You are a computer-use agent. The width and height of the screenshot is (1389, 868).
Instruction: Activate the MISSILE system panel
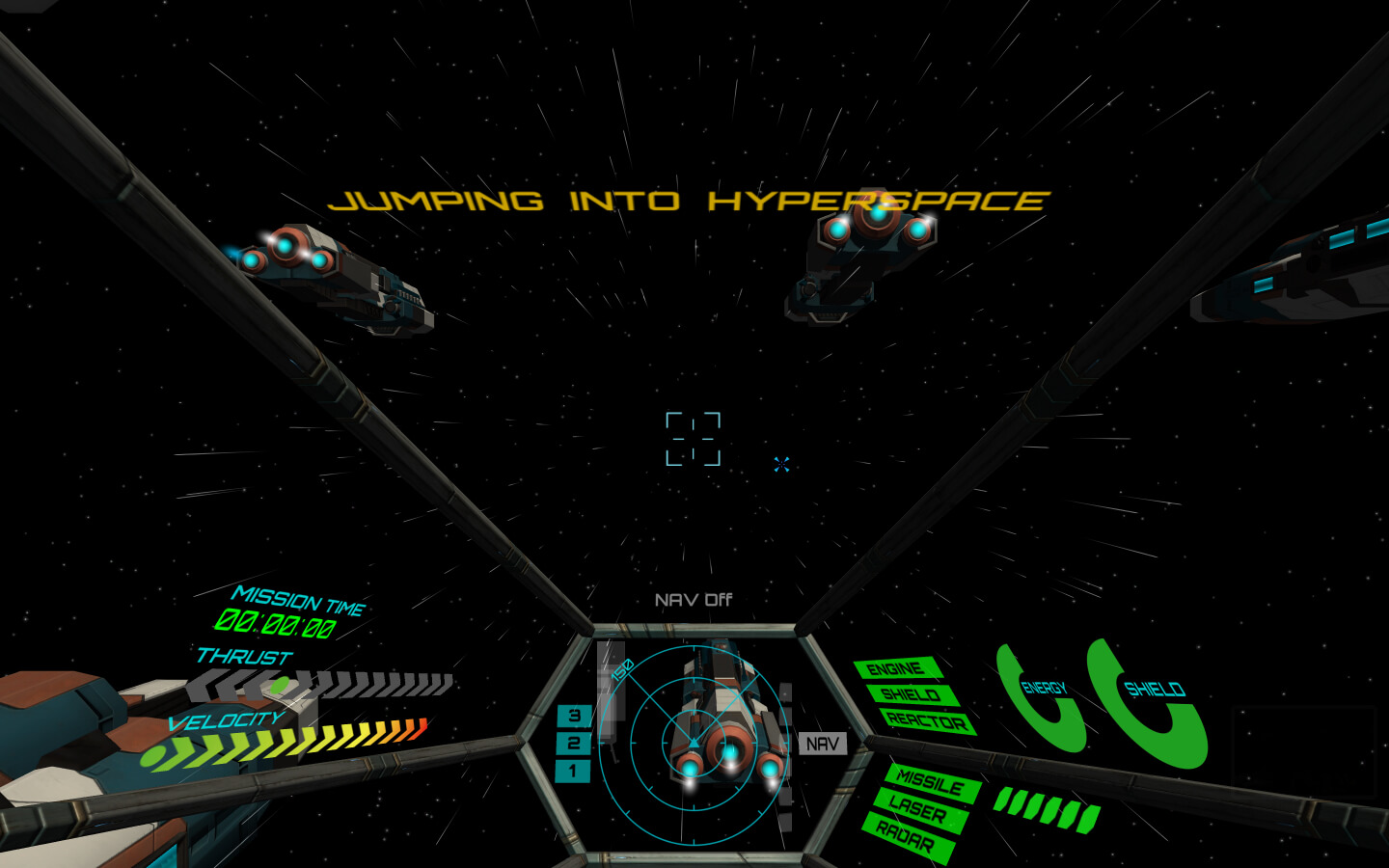[930, 782]
